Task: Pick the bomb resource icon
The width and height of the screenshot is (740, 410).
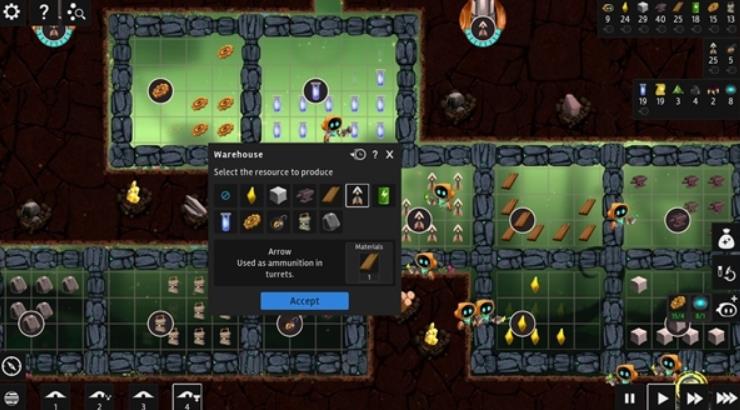Action: [278, 221]
